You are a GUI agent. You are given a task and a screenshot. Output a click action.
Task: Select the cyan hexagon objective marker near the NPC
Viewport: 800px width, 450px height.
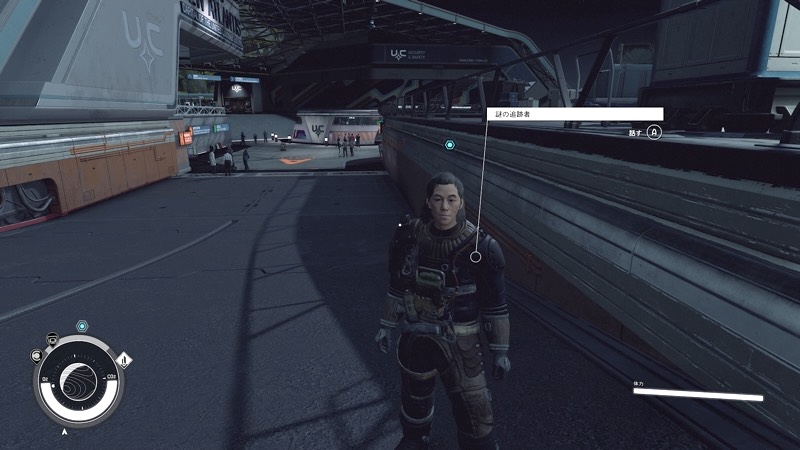[x=450, y=145]
